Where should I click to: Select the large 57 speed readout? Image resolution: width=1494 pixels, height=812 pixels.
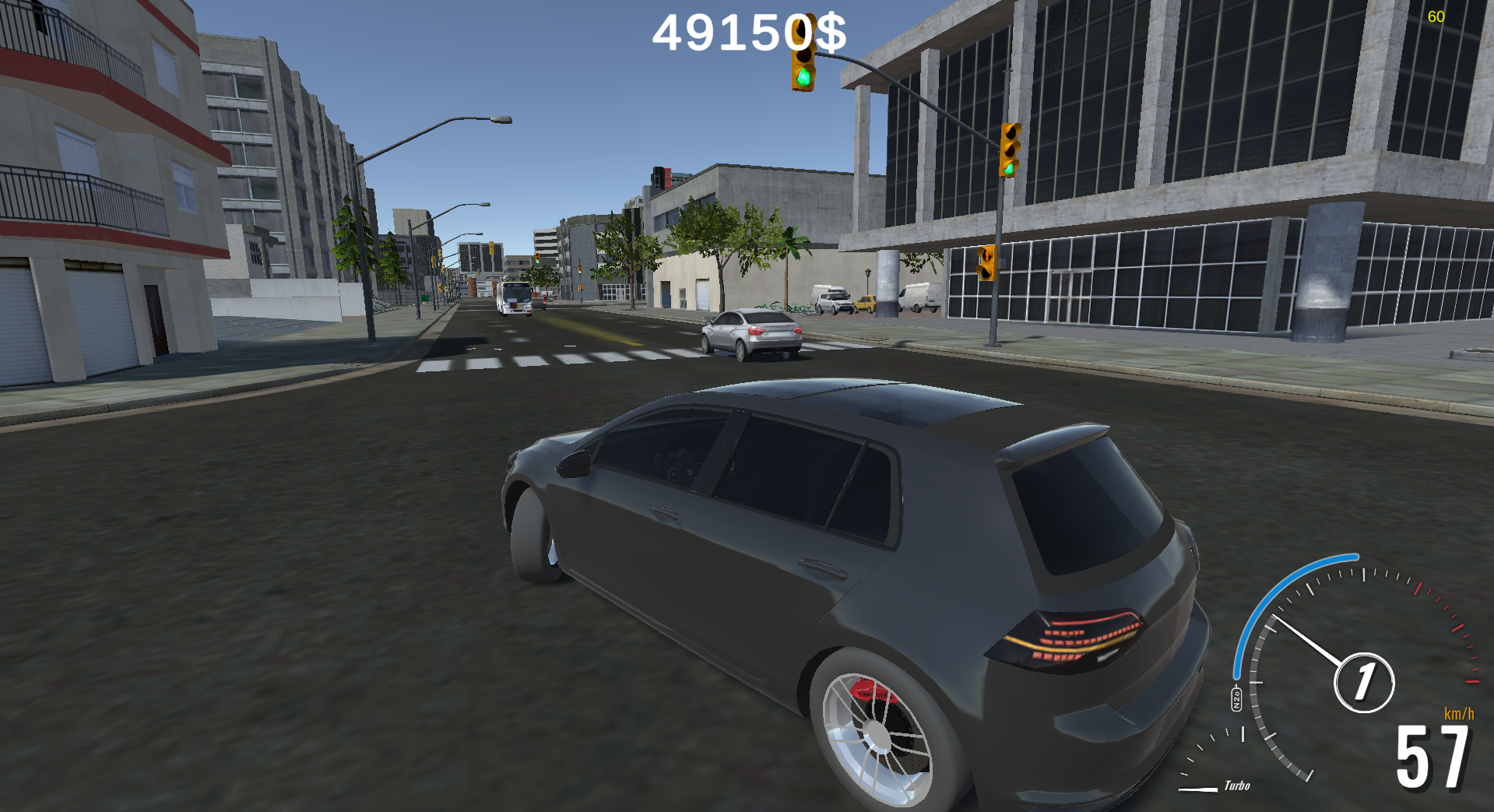1432,758
